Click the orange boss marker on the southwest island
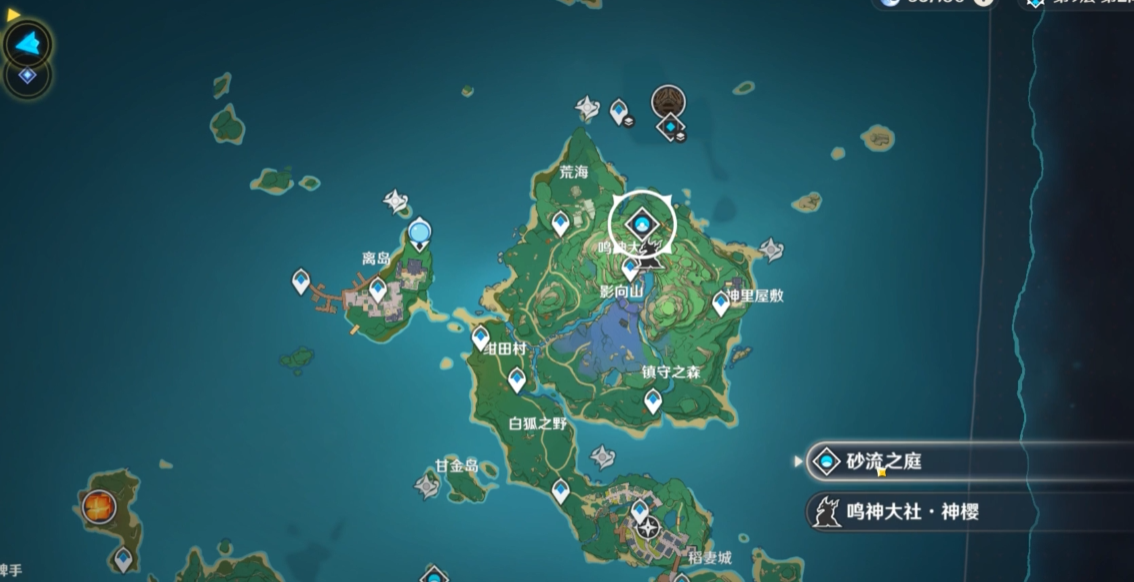This screenshot has height=582, width=1134. (x=98, y=506)
